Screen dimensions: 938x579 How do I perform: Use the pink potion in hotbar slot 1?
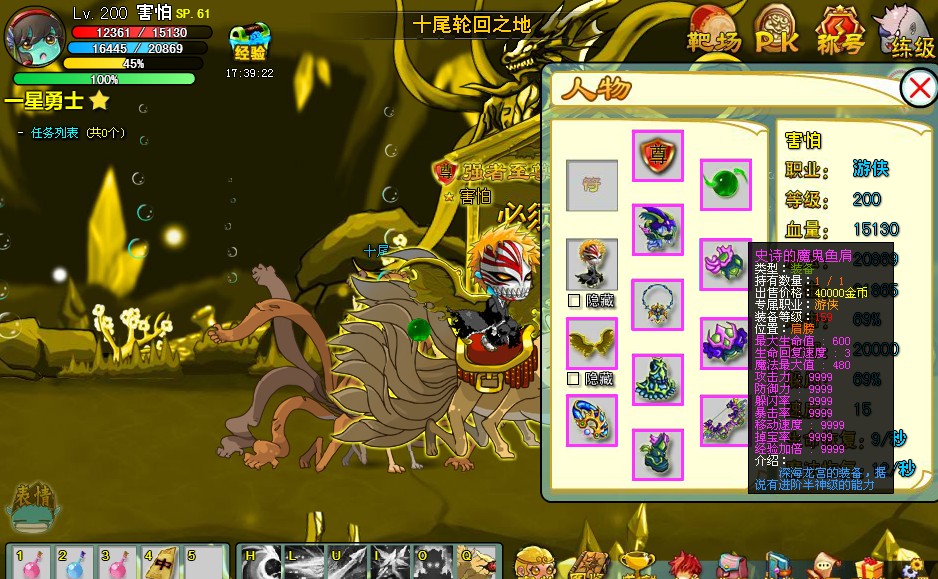(30, 563)
